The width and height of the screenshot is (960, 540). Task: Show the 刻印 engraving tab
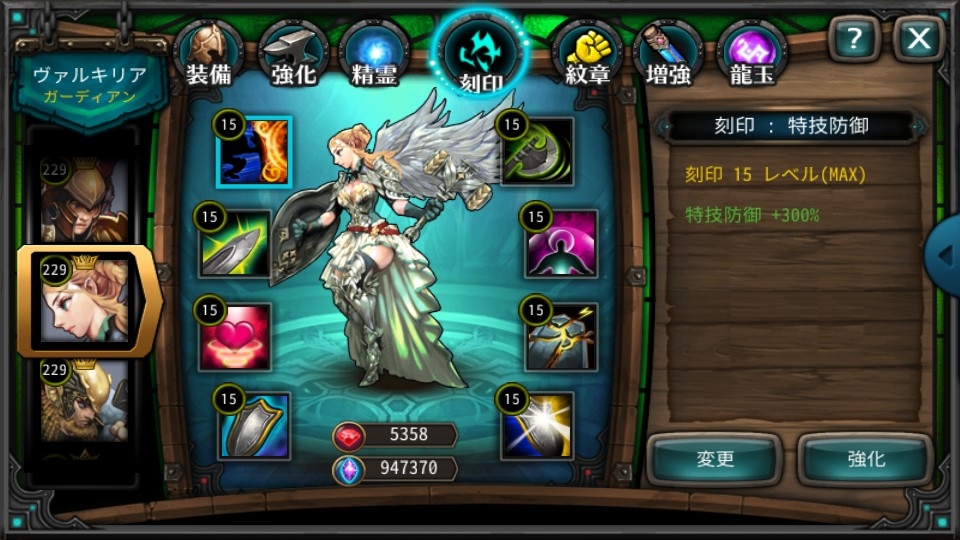pos(479,55)
